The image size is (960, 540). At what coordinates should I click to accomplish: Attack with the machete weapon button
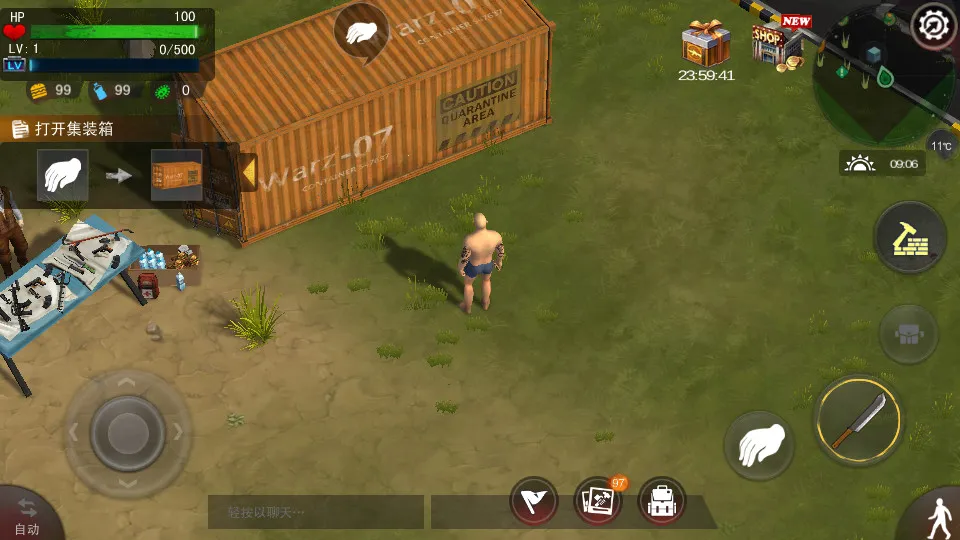coord(859,420)
